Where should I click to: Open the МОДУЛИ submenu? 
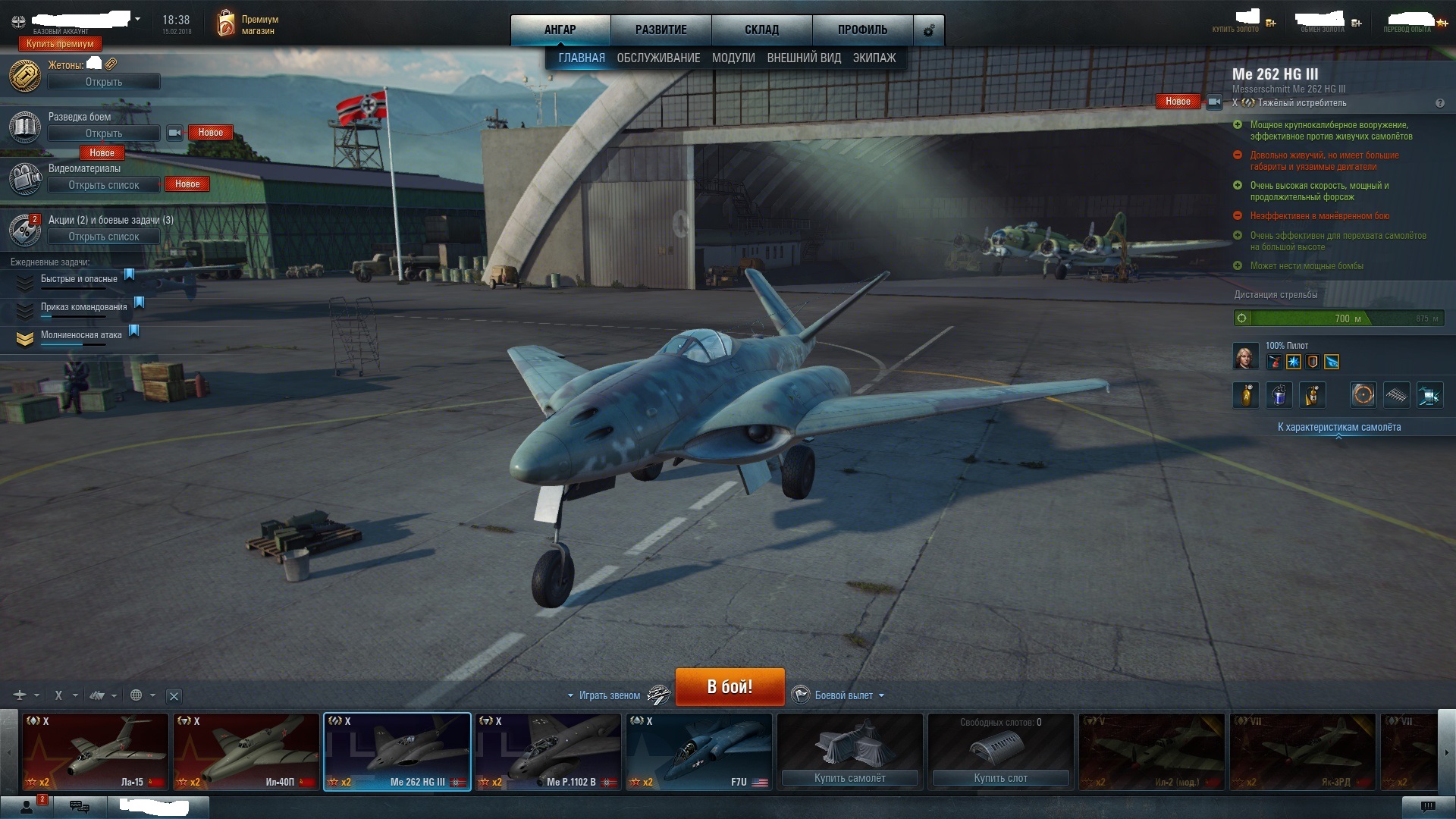[733, 58]
